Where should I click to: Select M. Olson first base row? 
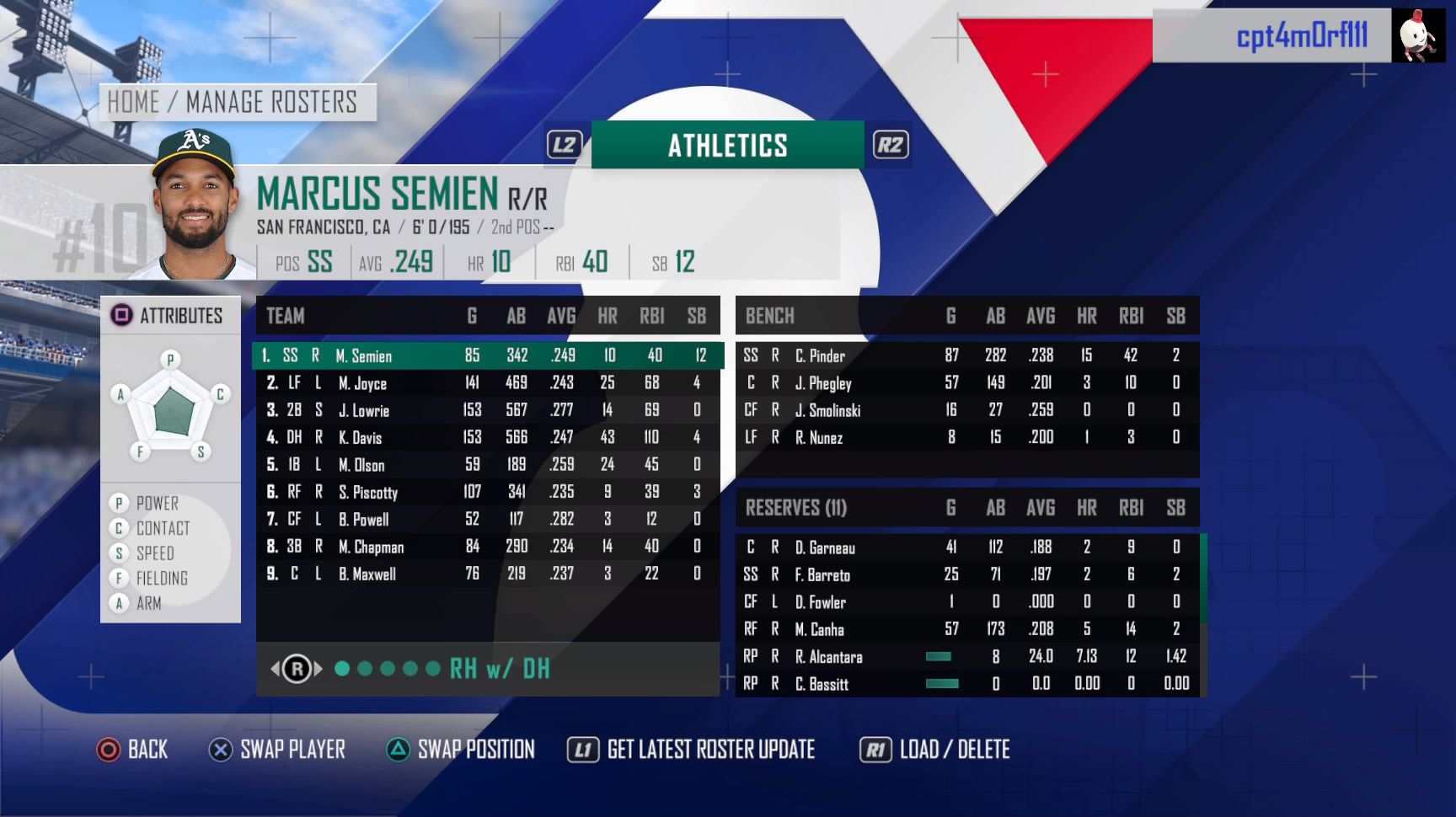click(487, 465)
